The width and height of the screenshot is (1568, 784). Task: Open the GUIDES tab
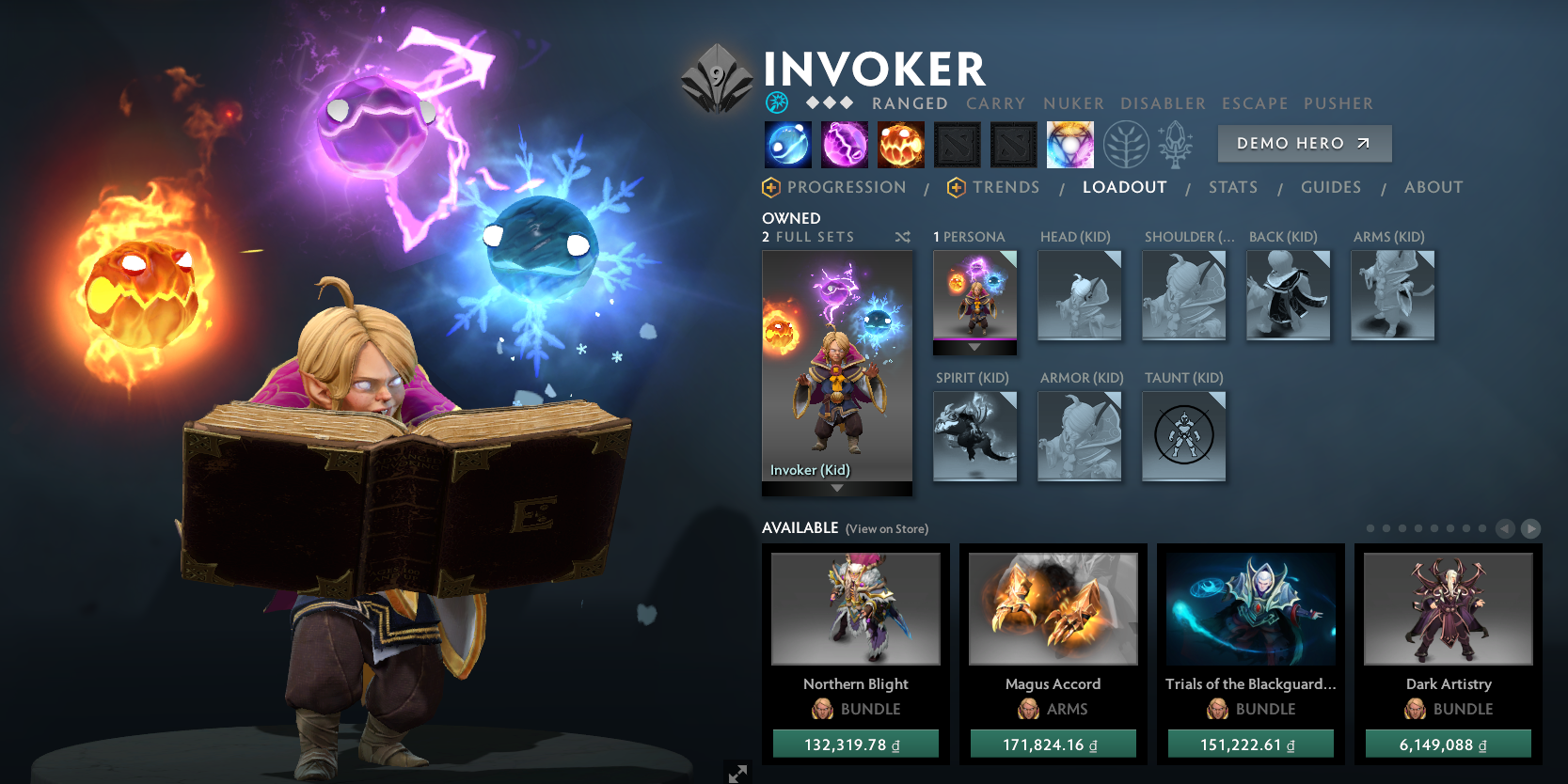click(x=1331, y=187)
